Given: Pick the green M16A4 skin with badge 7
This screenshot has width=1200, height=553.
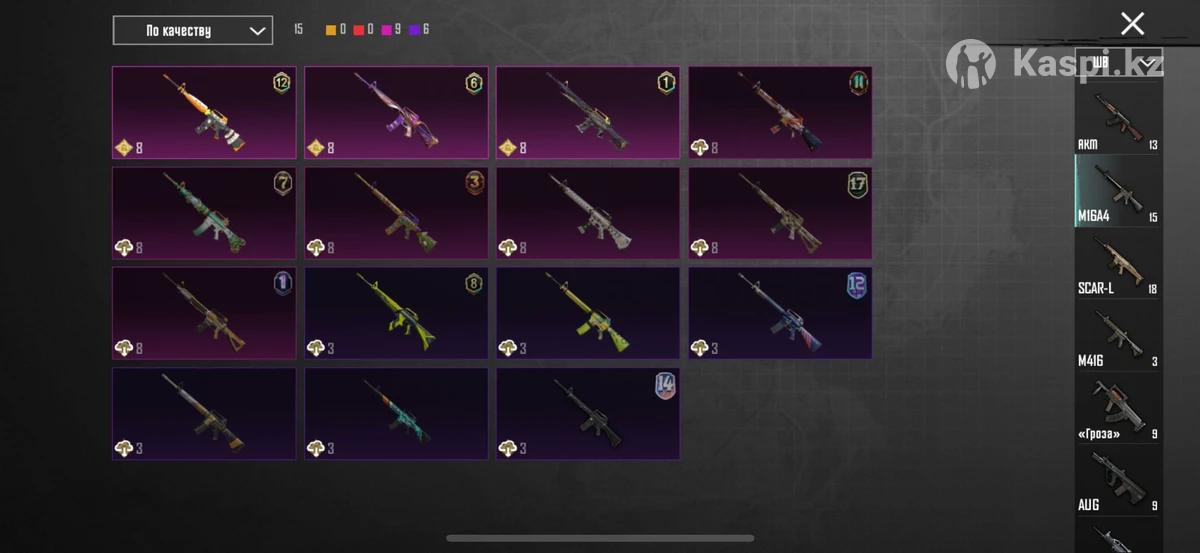Looking at the screenshot, I should point(204,212).
